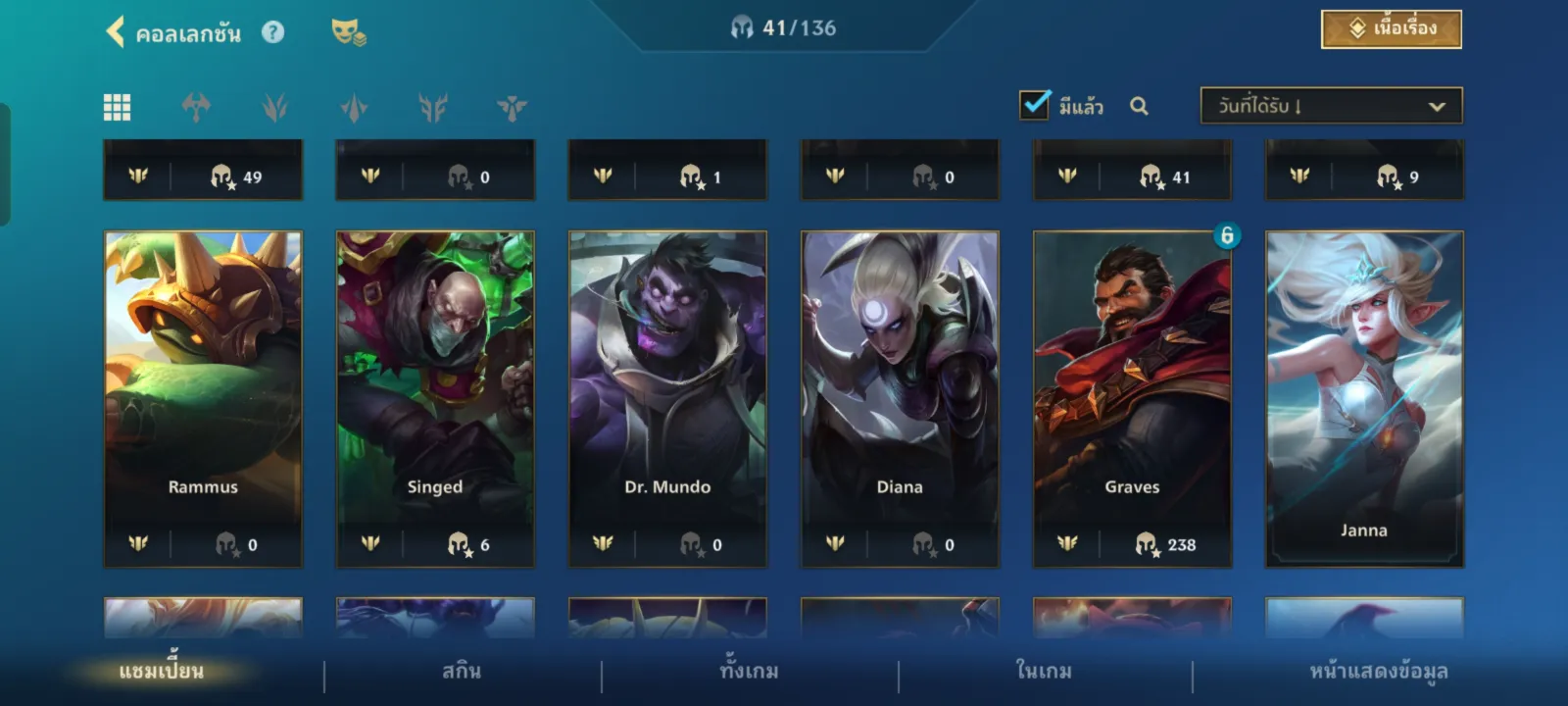This screenshot has width=1568, height=706.
Task: Open the magnifying glass search
Action: 1139,106
